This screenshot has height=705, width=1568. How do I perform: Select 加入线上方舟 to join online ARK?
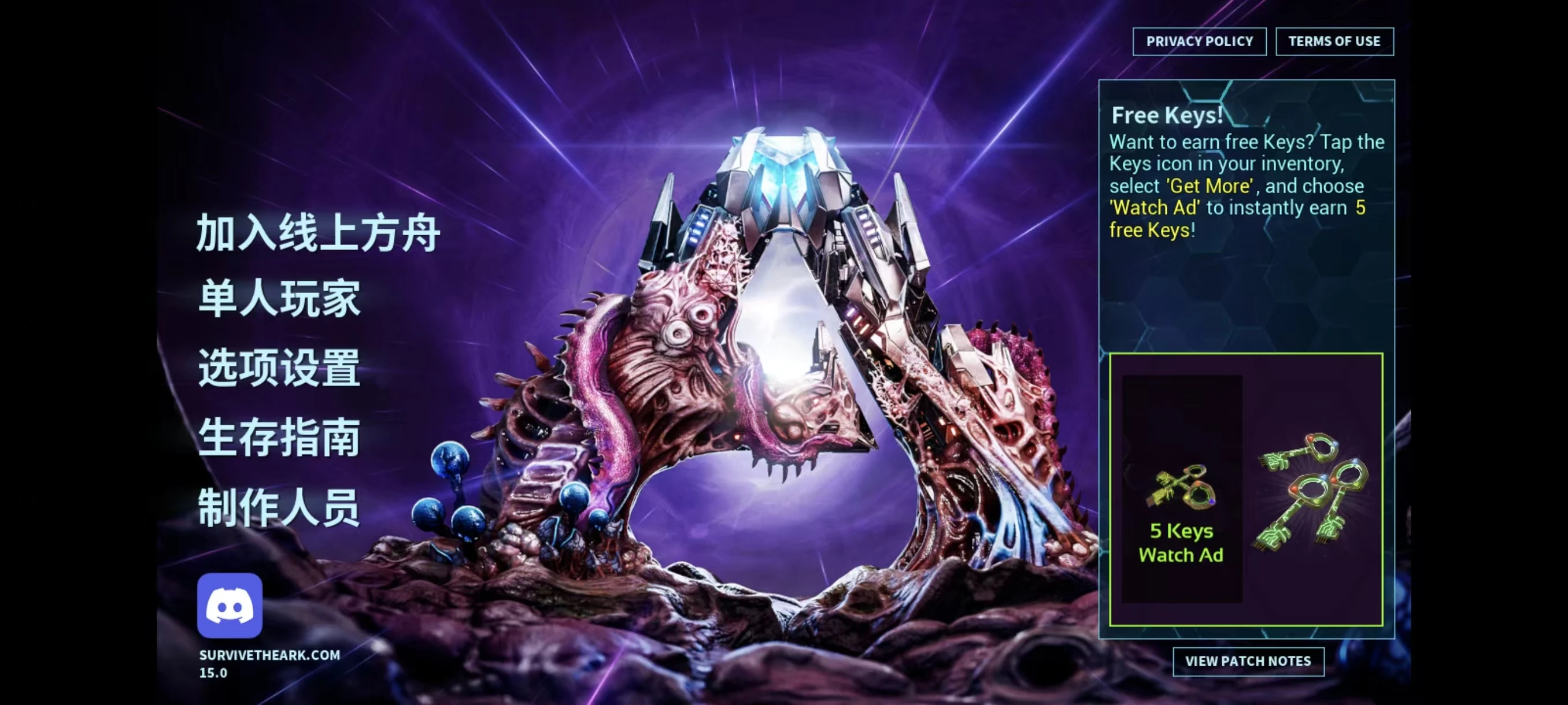[x=317, y=233]
